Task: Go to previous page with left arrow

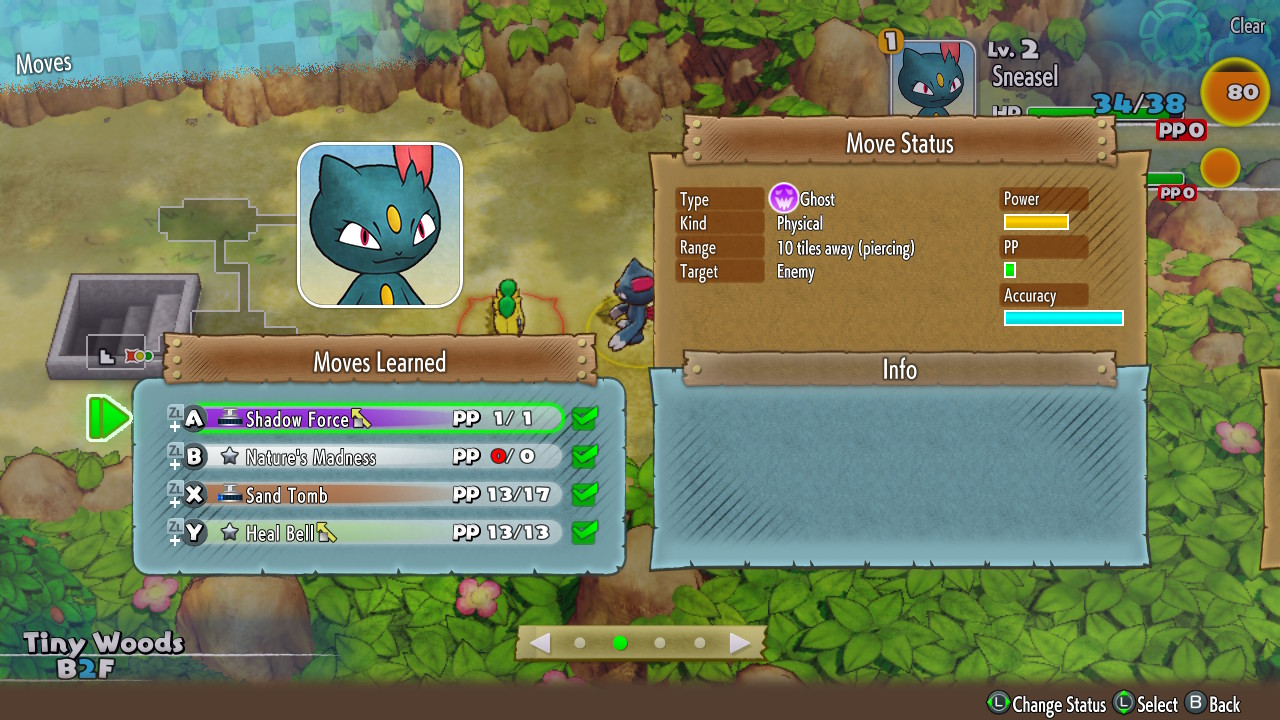Action: (540, 643)
